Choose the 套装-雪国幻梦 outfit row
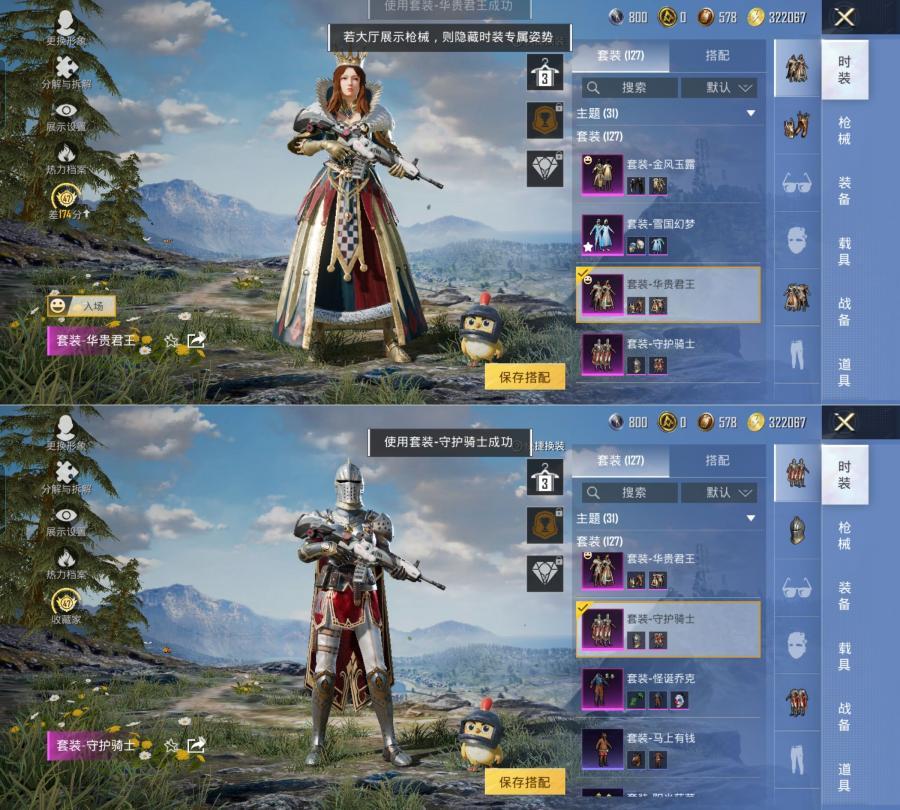Viewport: 900px width, 810px height. [x=668, y=235]
